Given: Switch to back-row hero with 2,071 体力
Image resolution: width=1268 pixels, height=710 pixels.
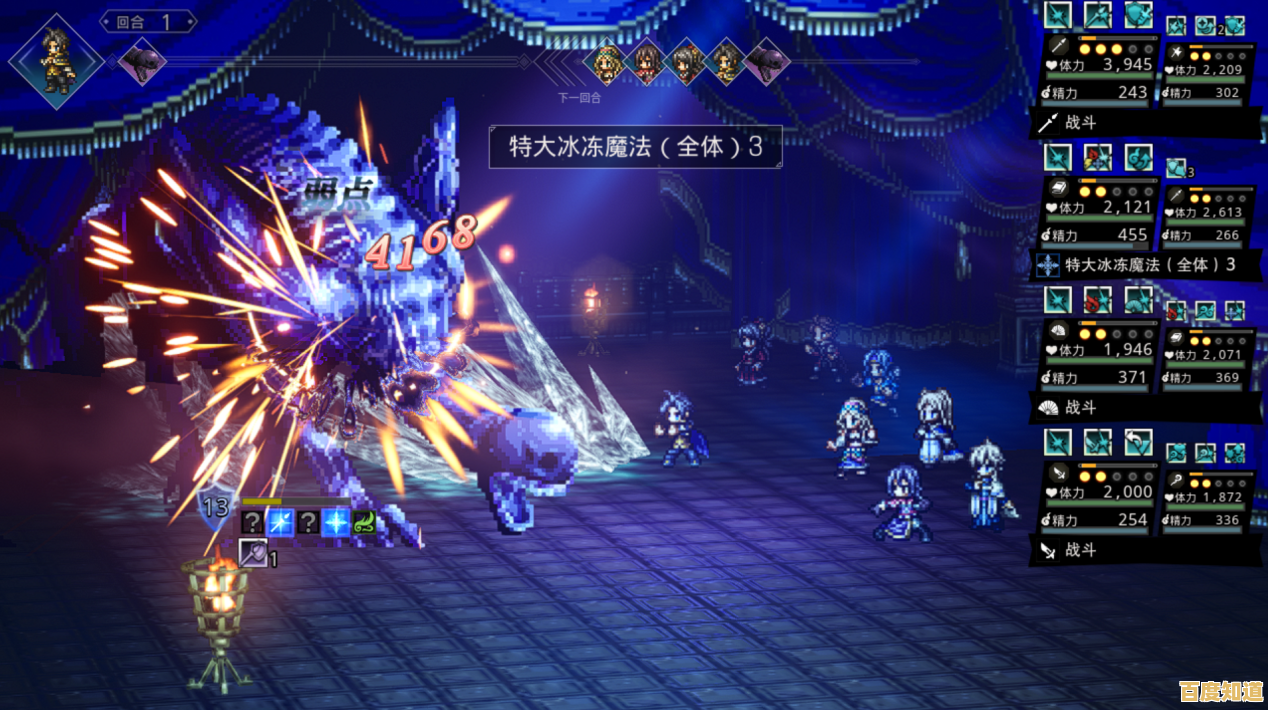Looking at the screenshot, I should (x=1206, y=353).
